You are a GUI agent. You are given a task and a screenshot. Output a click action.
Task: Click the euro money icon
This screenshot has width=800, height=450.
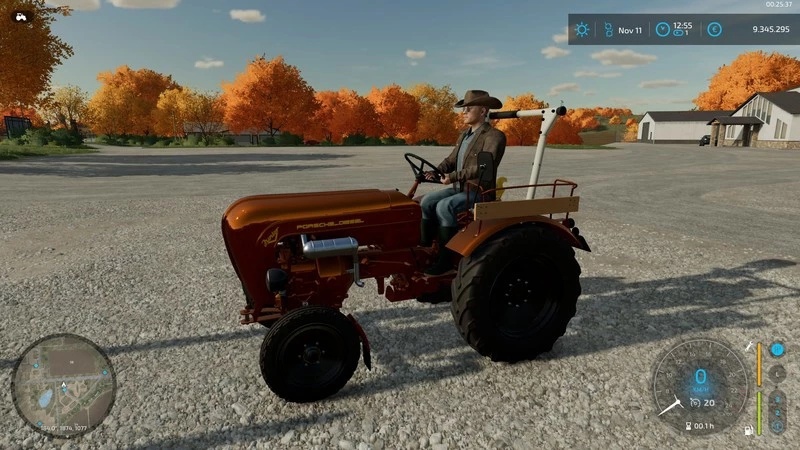pos(714,30)
